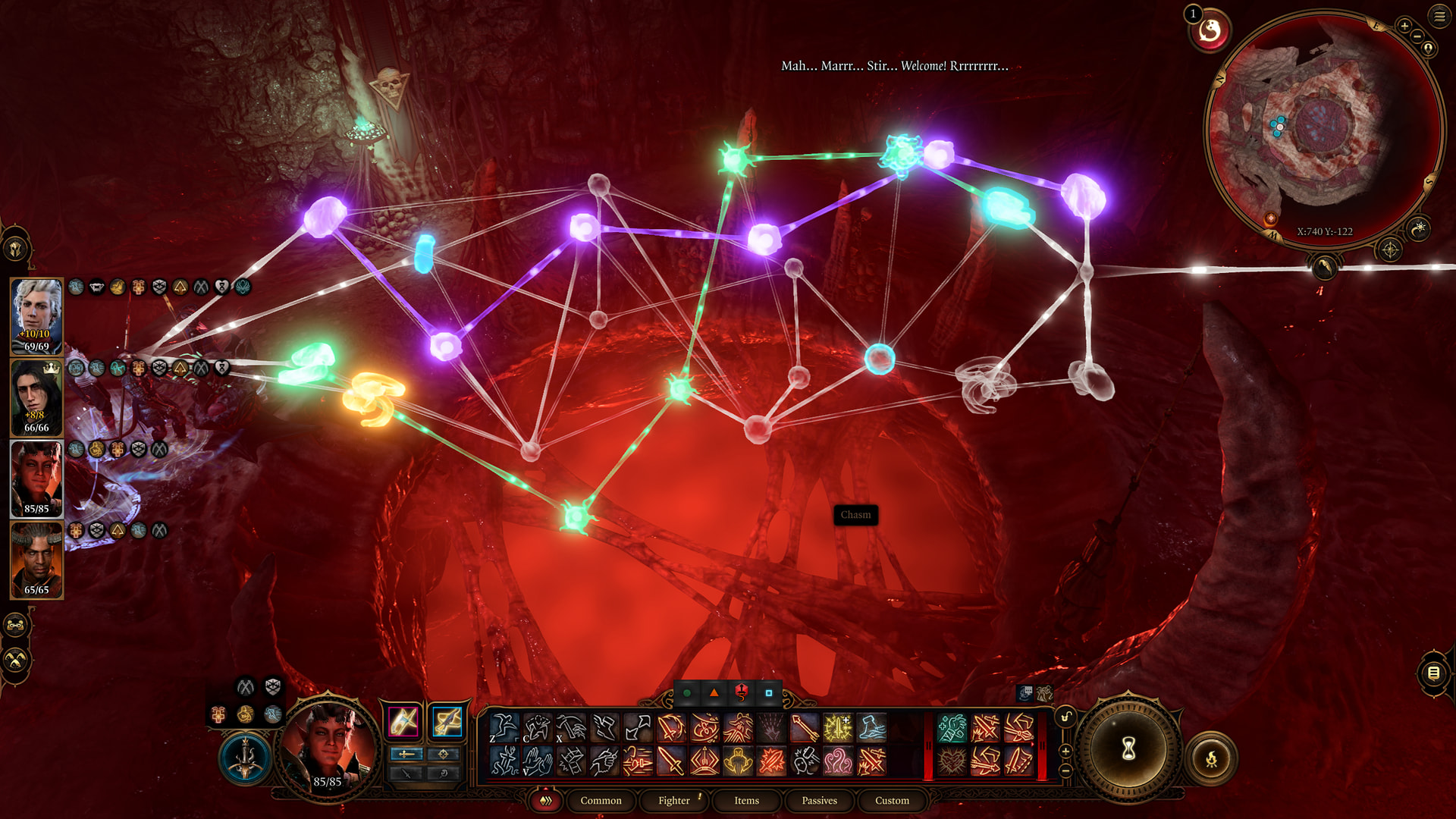
Task: Zoom out on the minimap
Action: pos(1417,36)
